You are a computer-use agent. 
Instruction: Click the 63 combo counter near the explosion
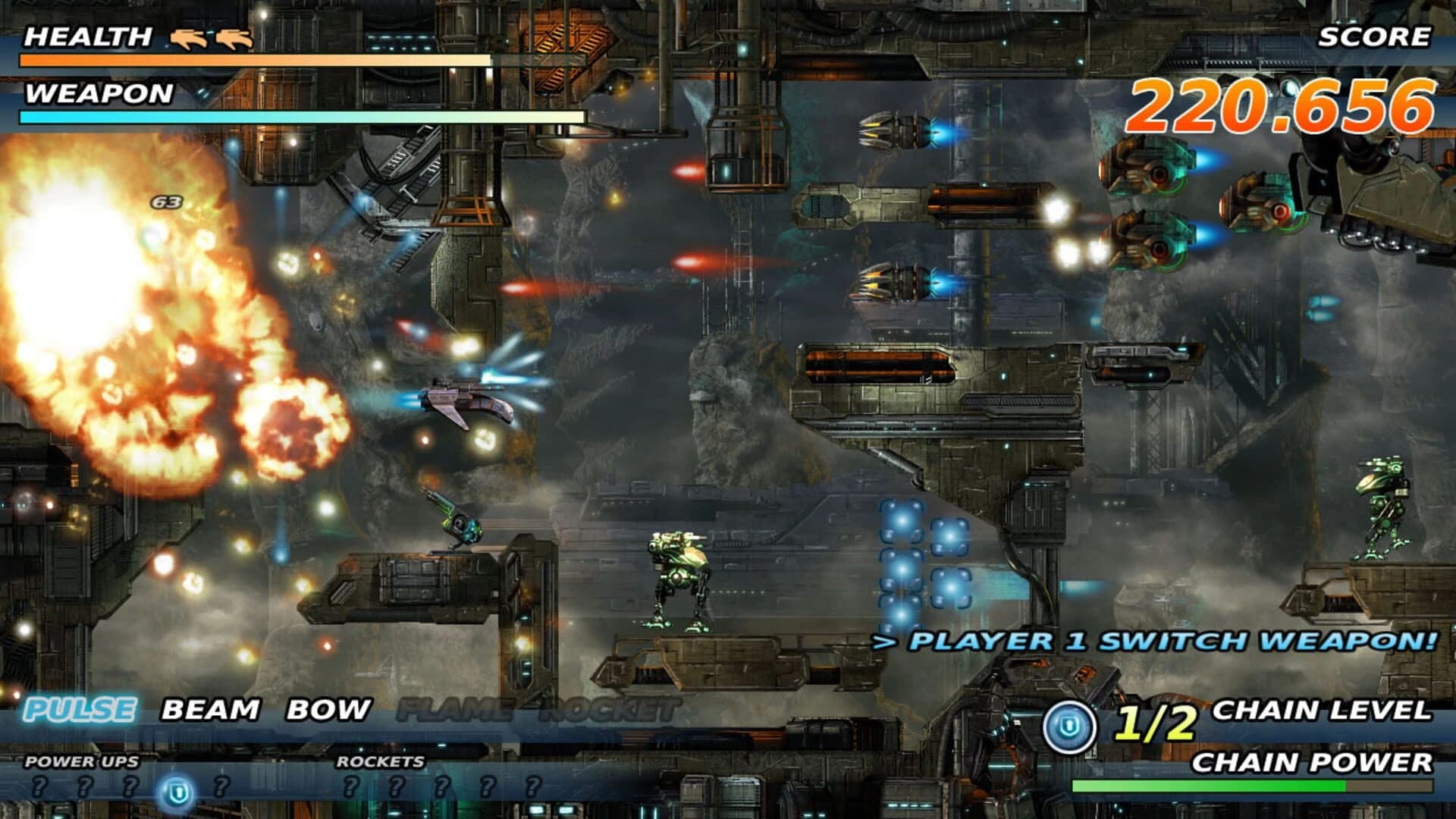(168, 202)
